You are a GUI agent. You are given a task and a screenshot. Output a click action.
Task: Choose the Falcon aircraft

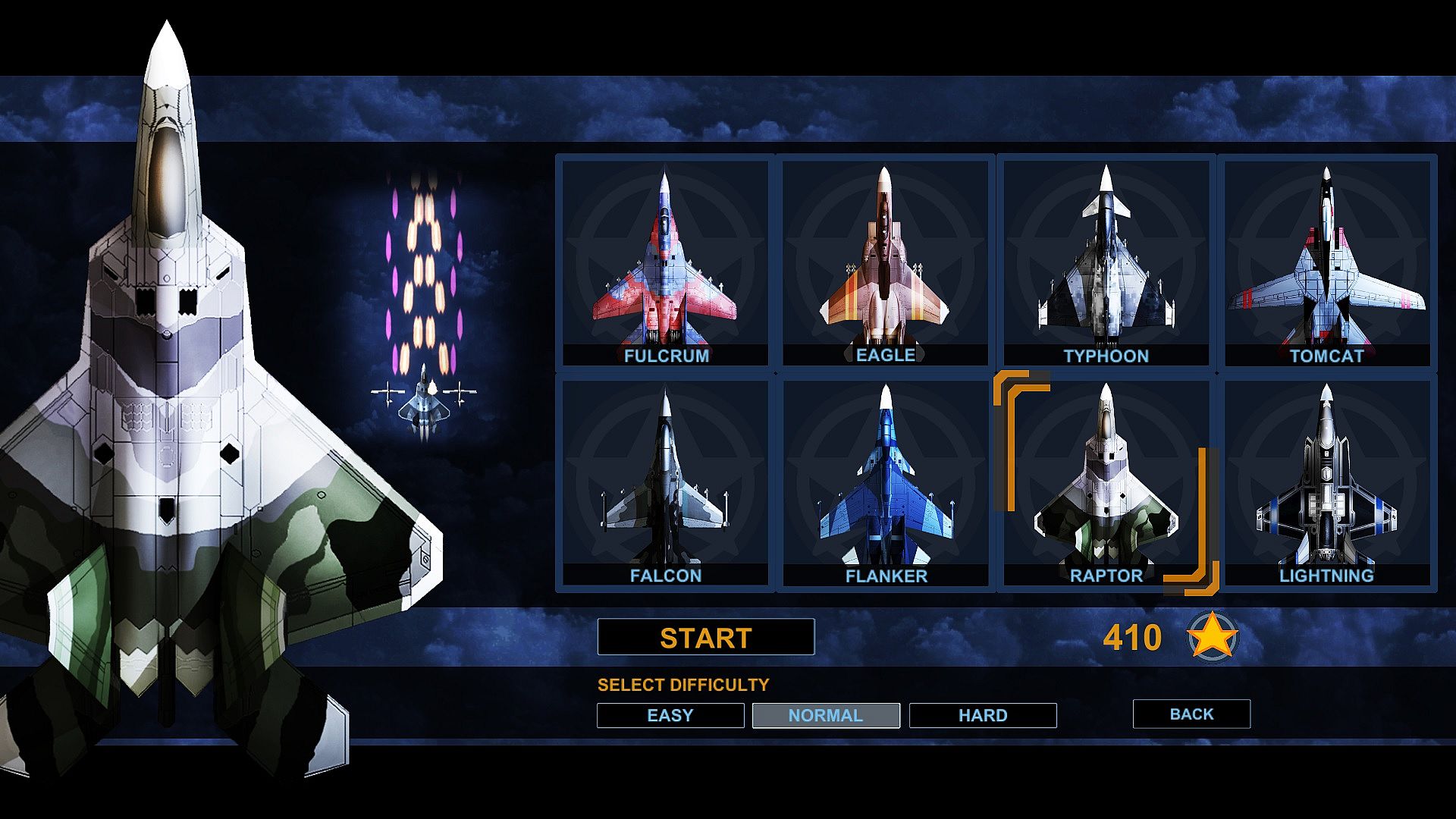click(x=665, y=482)
